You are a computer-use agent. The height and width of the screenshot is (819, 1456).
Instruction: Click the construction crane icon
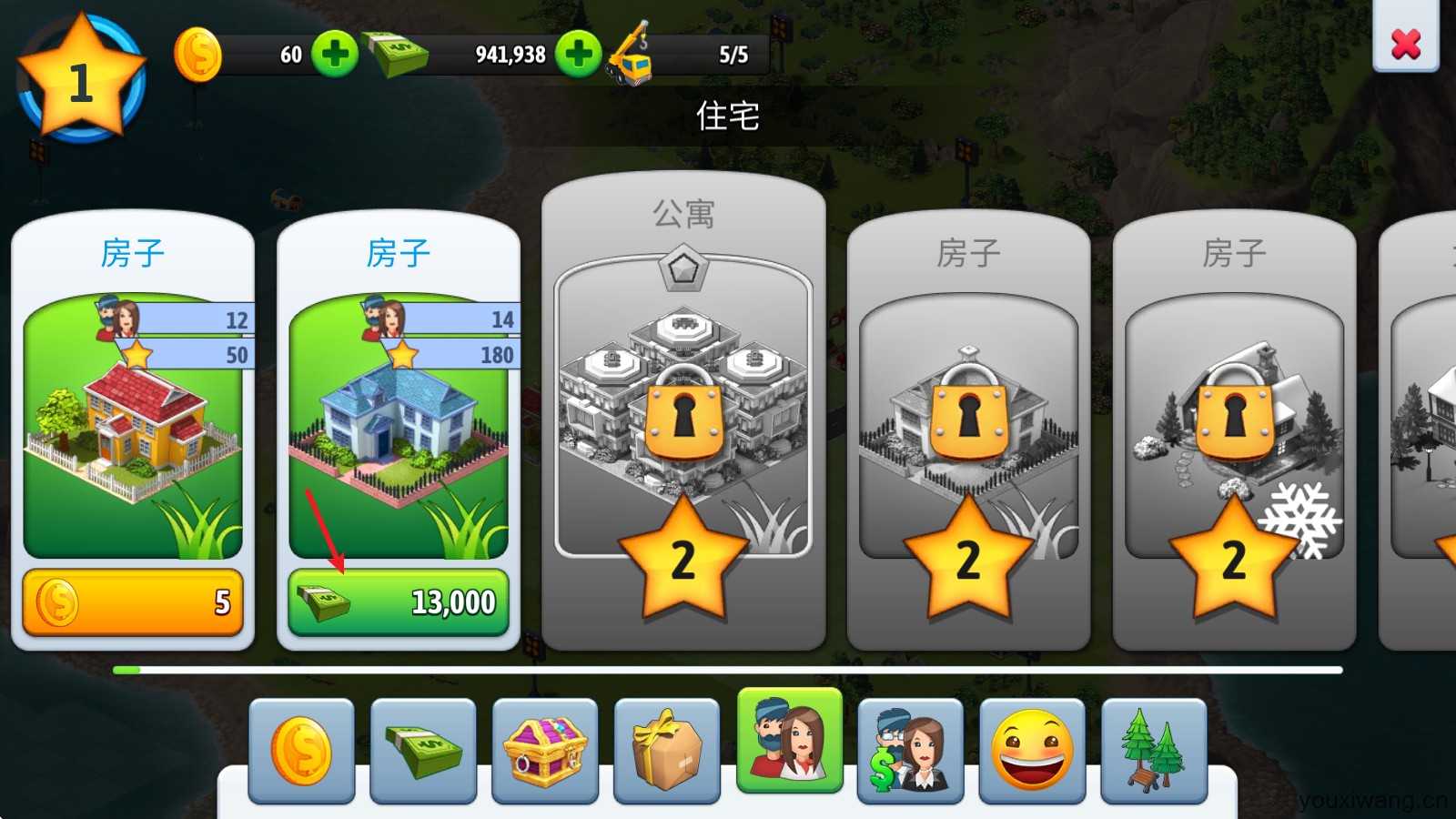point(630,56)
